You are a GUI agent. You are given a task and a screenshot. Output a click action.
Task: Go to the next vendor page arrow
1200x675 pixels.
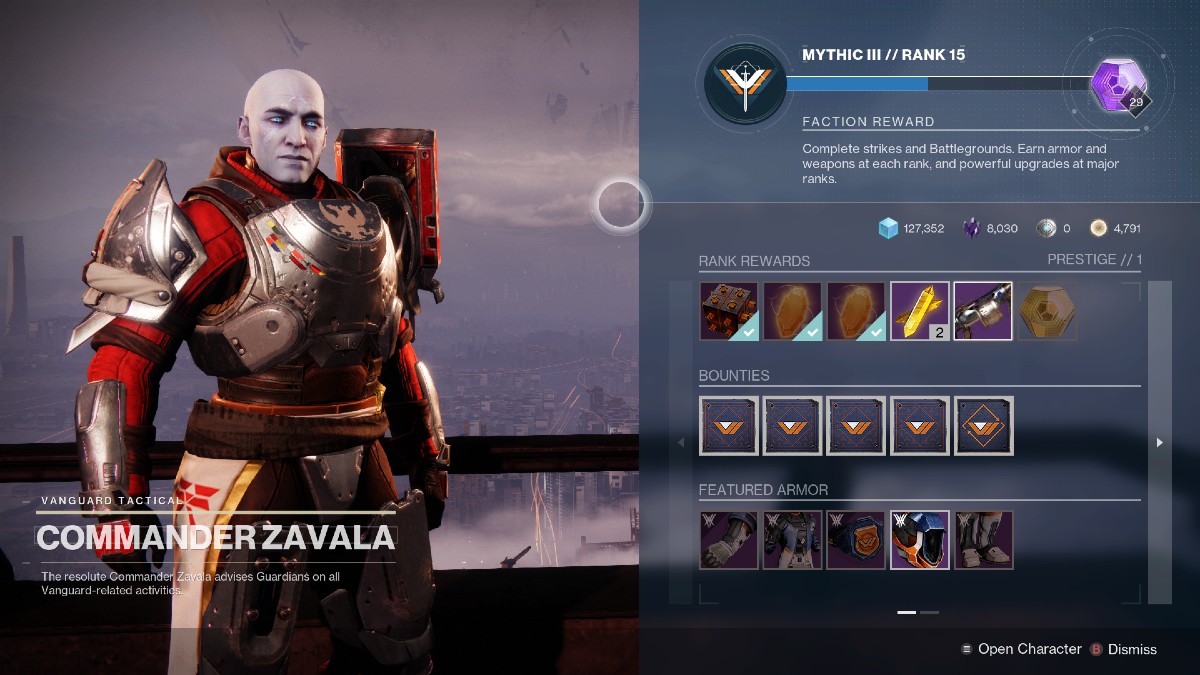pos(1160,442)
